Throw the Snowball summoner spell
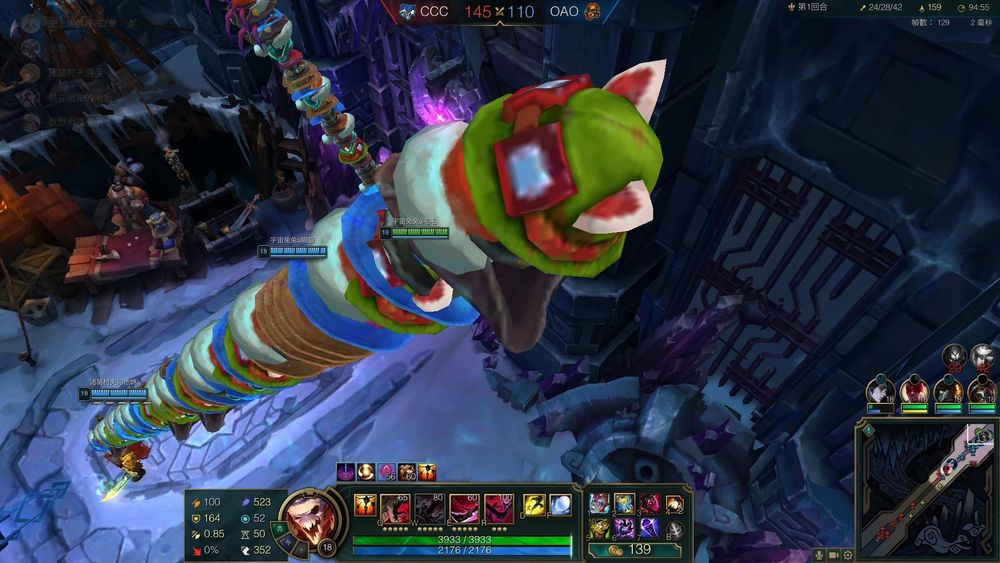The image size is (1000, 563). 560,505
